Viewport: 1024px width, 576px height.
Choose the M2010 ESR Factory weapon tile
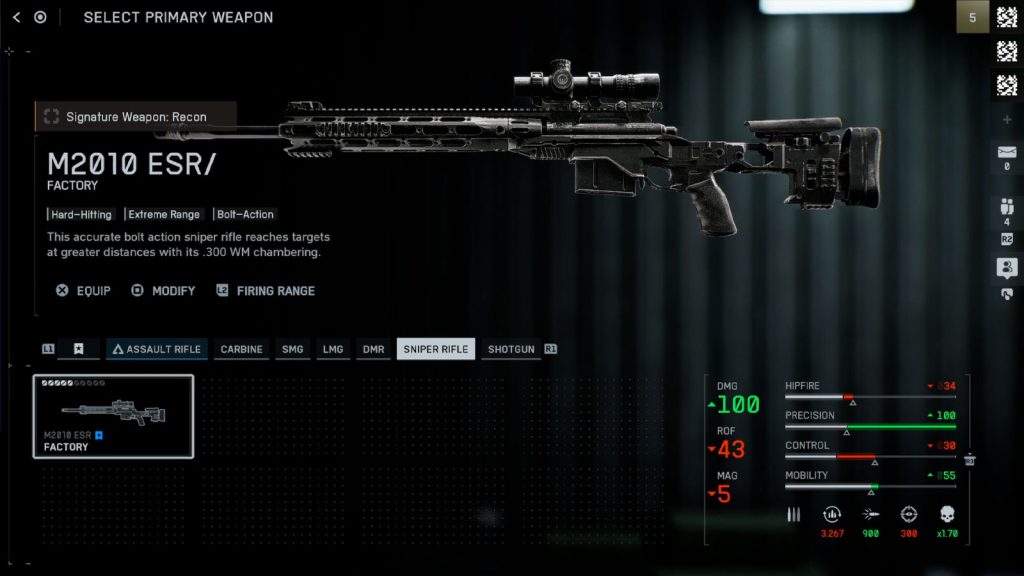tap(113, 416)
